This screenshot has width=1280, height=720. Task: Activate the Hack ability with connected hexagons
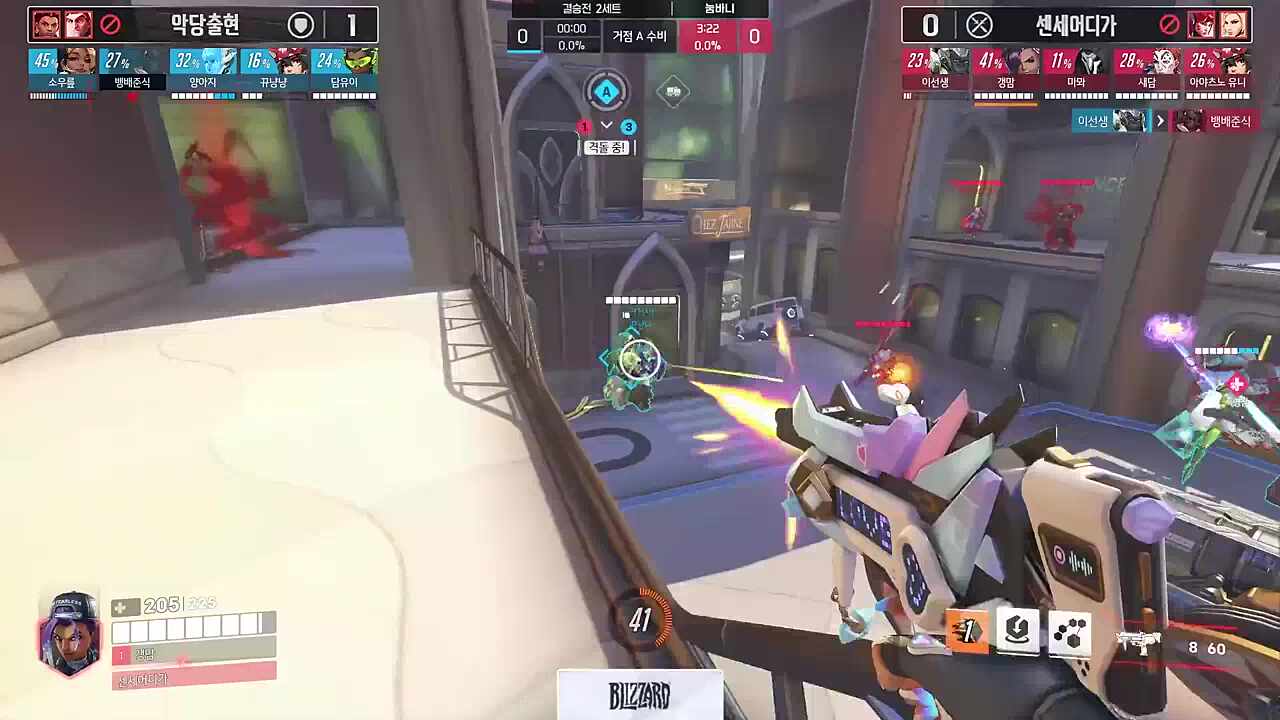pyautogui.click(x=1069, y=631)
